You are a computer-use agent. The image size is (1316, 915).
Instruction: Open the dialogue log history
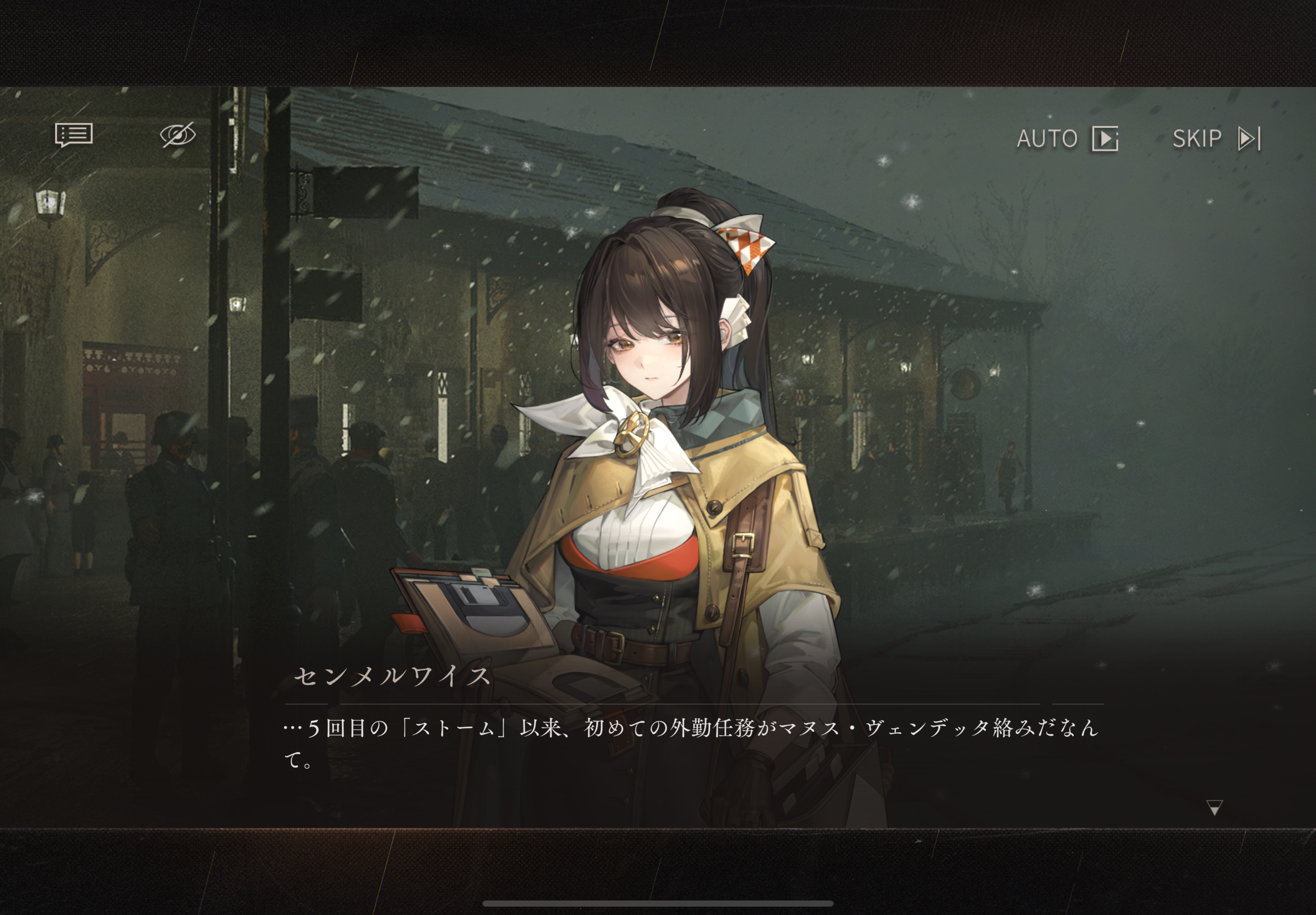[x=74, y=136]
